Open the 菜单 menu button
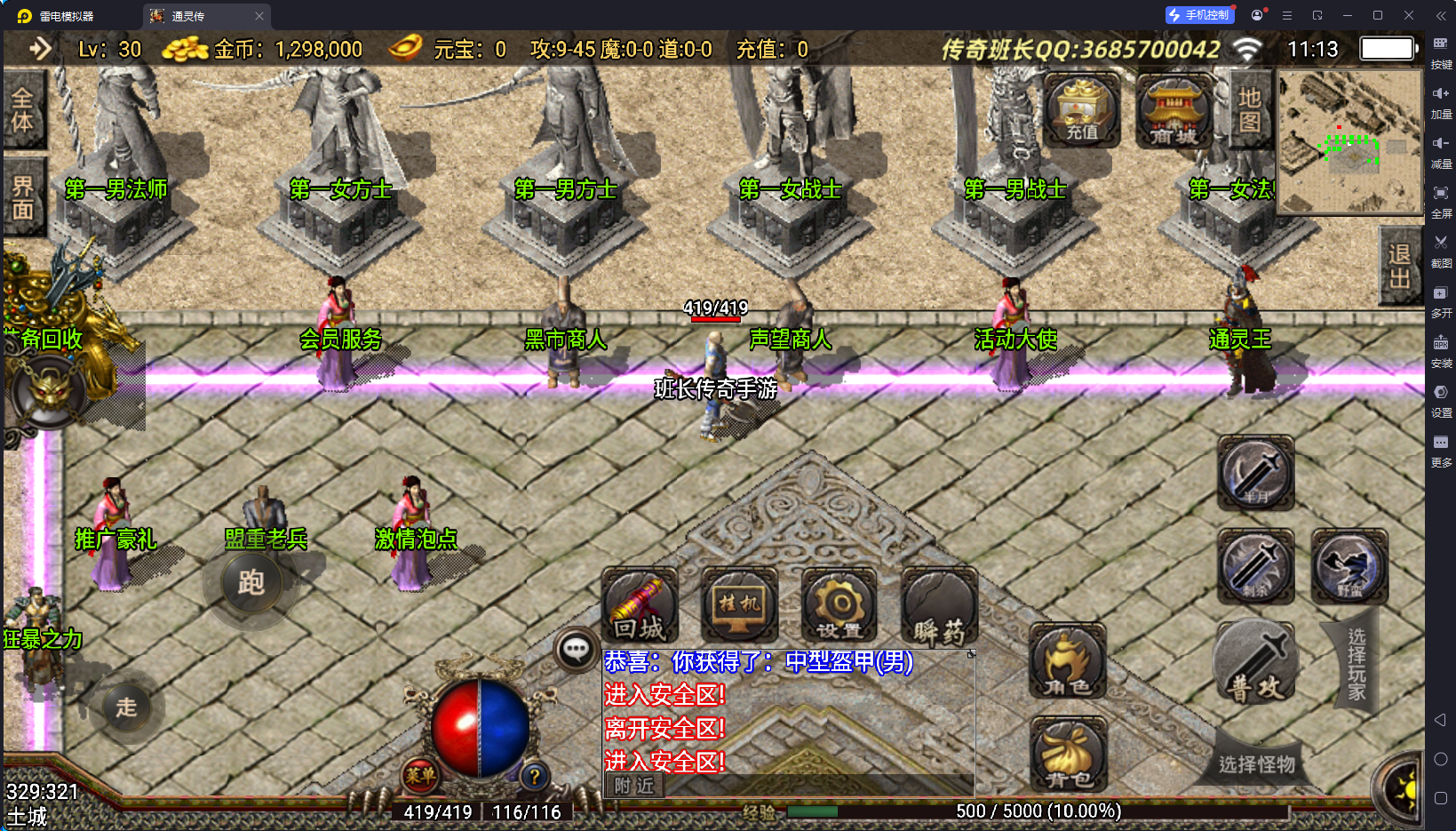 tap(419, 775)
